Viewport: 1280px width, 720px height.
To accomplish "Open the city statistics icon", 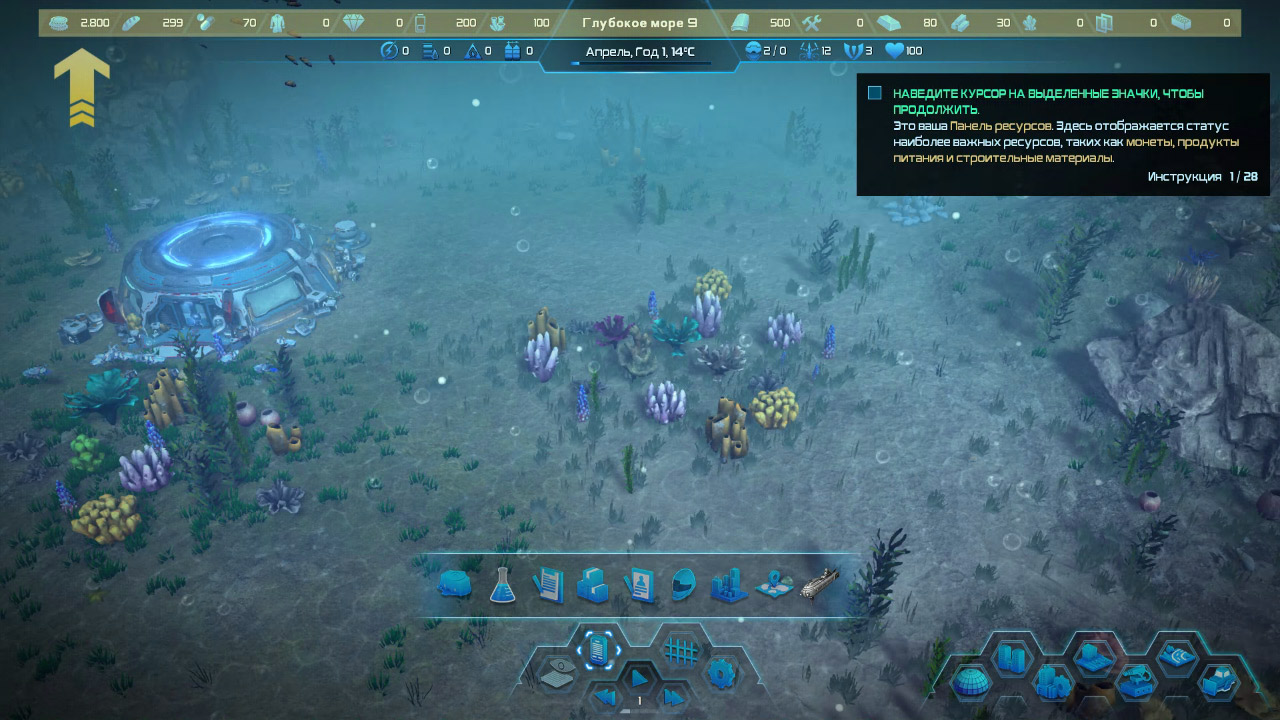I will pyautogui.click(x=729, y=585).
